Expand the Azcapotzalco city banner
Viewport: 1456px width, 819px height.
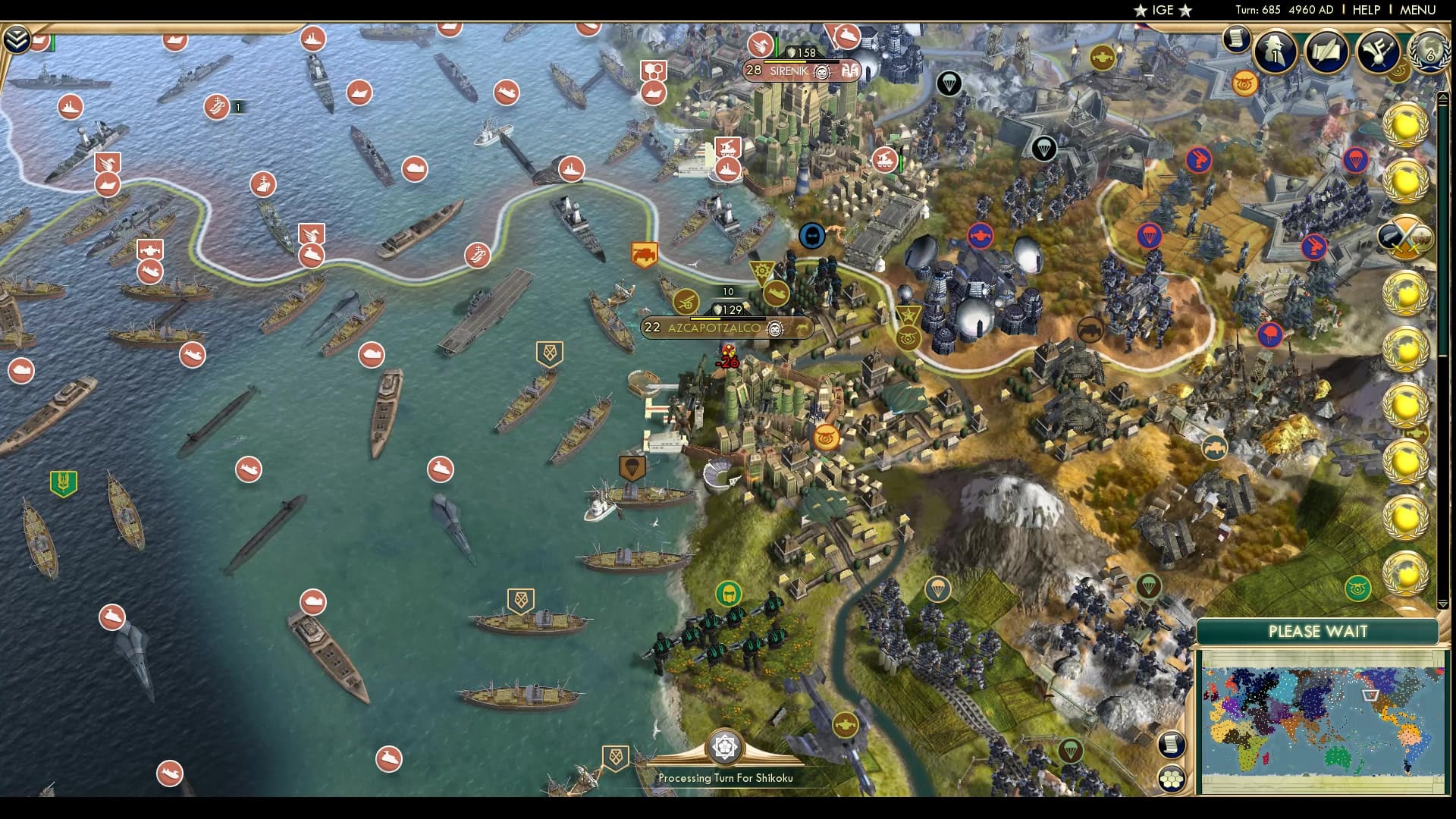click(725, 328)
